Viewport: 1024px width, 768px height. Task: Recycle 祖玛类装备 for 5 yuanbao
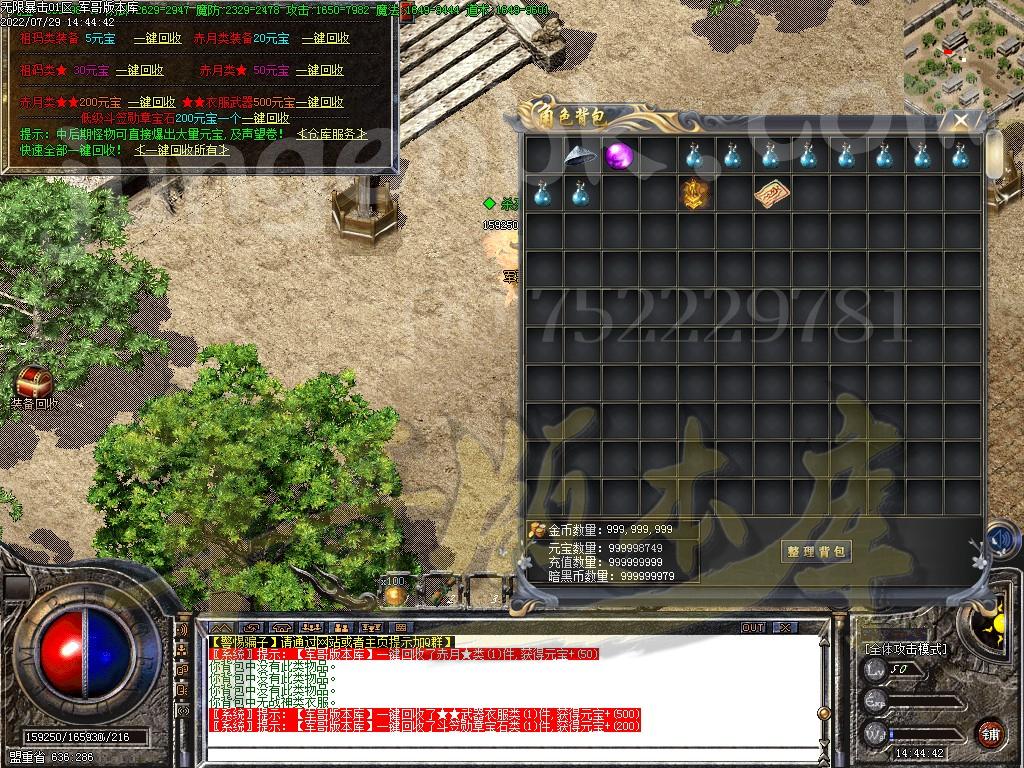(x=157, y=39)
